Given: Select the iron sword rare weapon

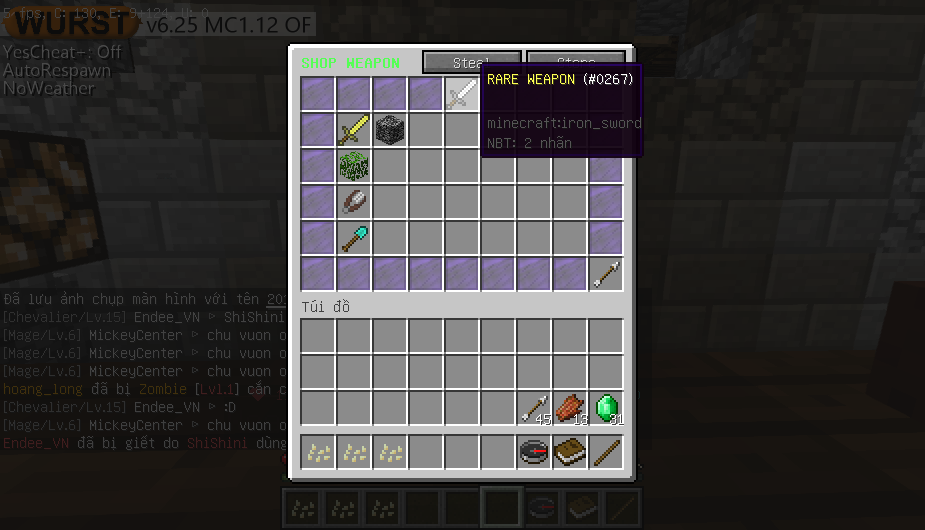Looking at the screenshot, I should click(461, 95).
